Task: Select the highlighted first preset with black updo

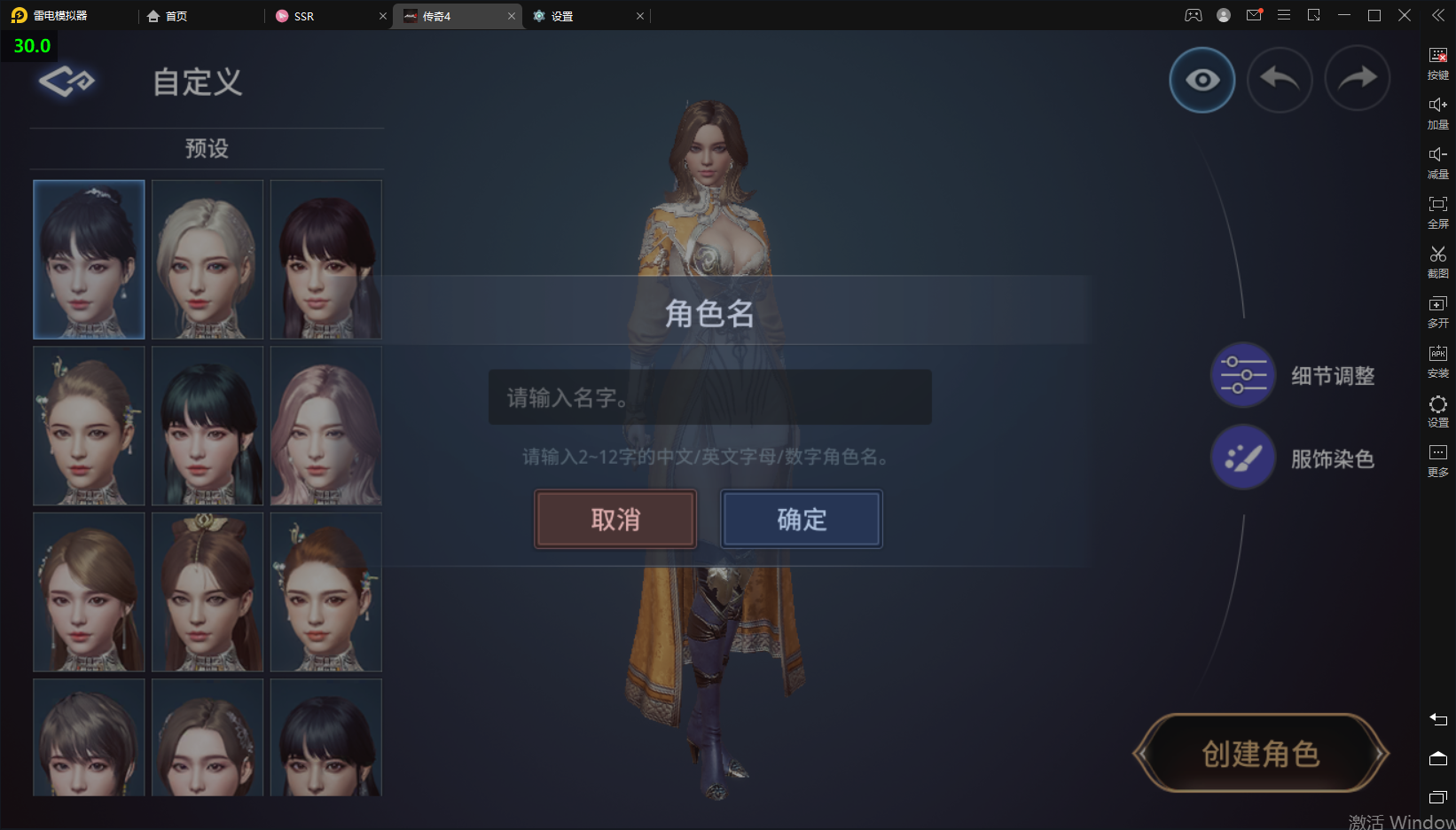Action: [89, 259]
